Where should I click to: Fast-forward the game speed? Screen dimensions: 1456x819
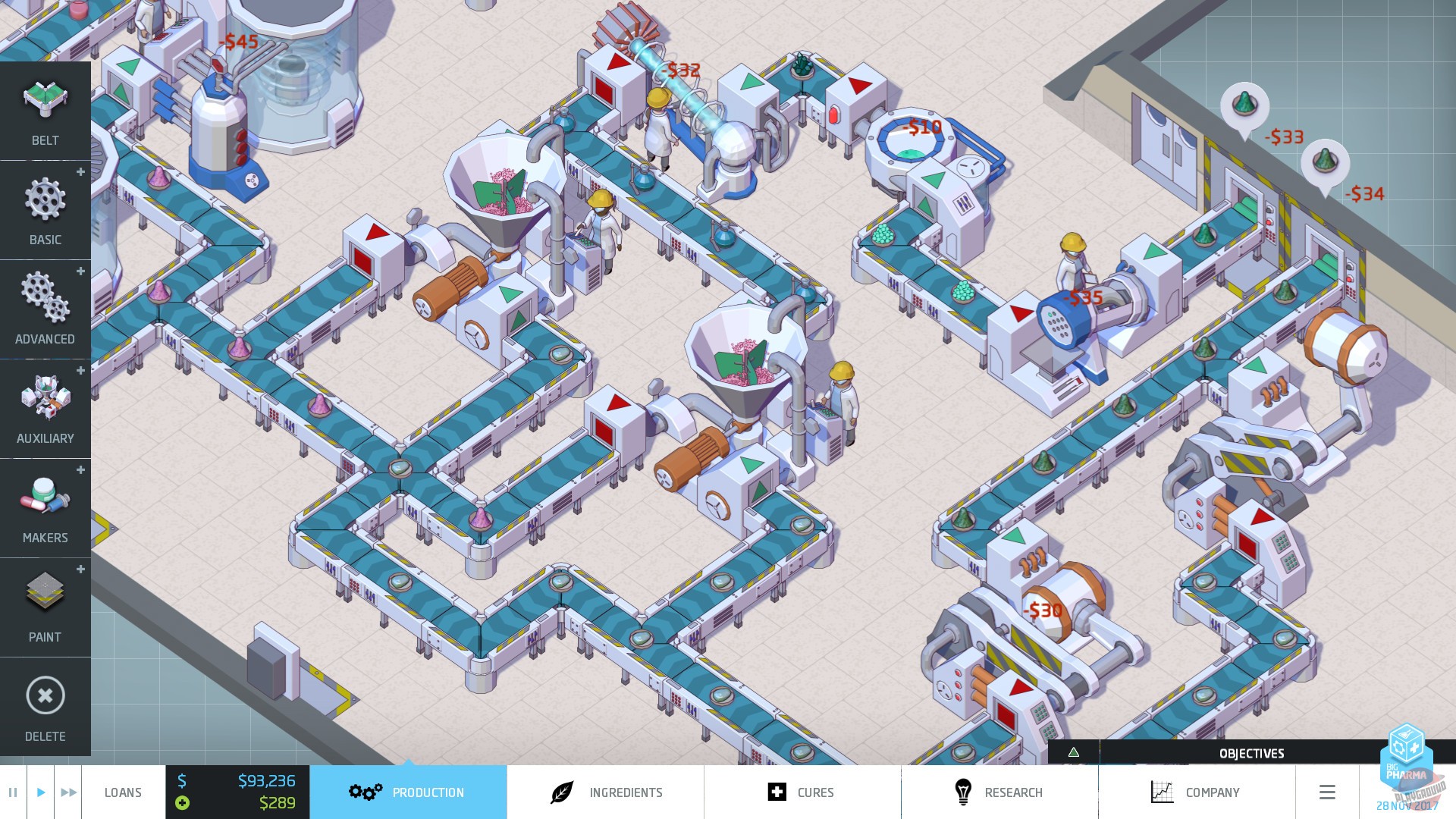(x=68, y=792)
